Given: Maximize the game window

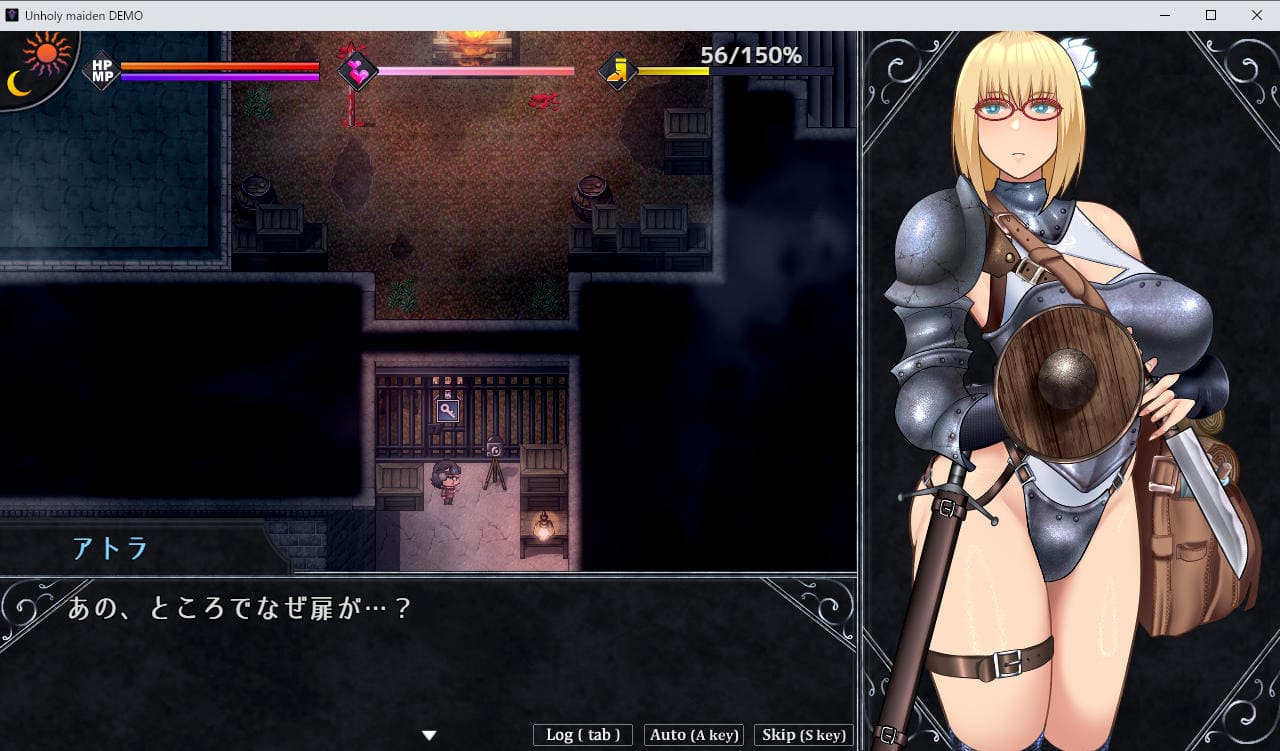Looking at the screenshot, I should (x=1211, y=15).
